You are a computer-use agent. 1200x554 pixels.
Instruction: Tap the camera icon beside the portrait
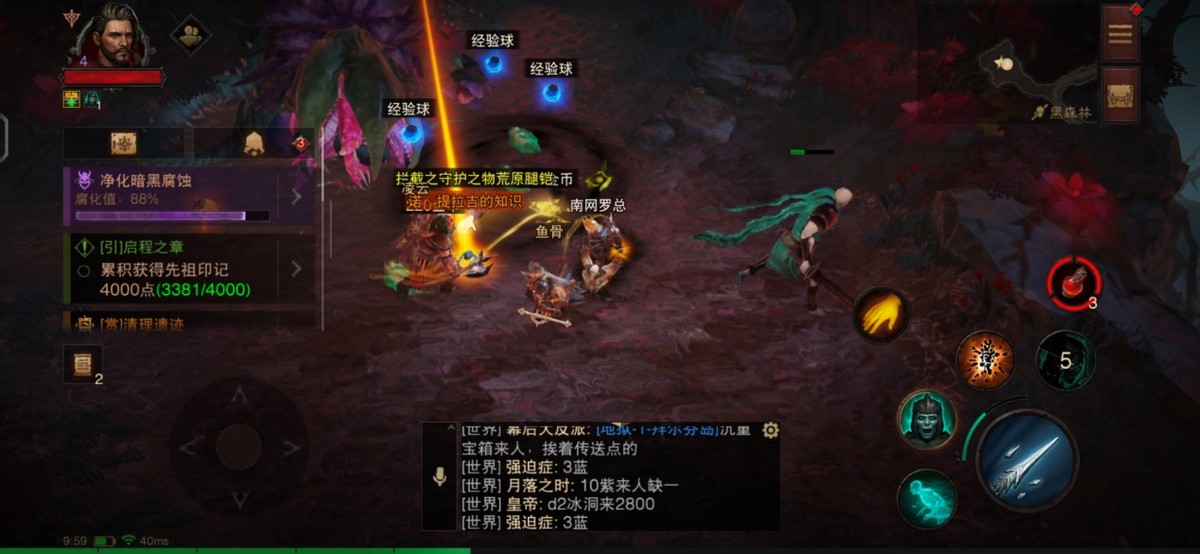[x=190, y=35]
